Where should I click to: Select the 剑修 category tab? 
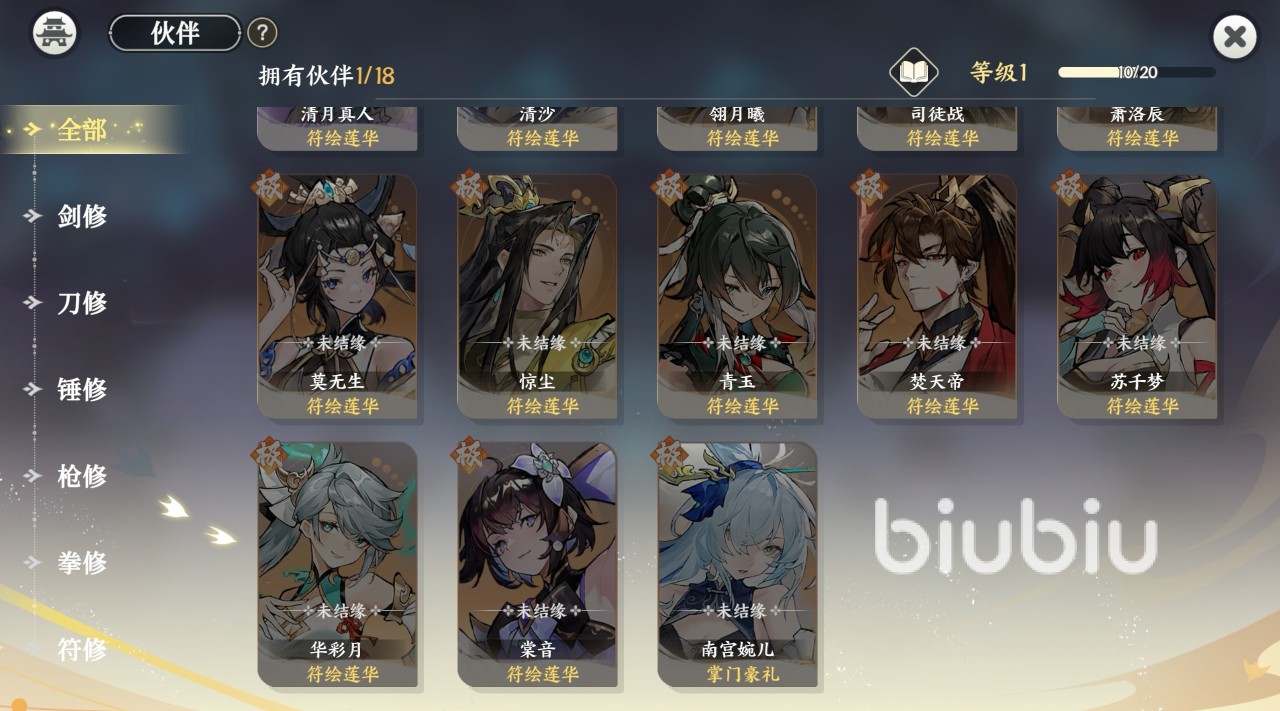(82, 216)
